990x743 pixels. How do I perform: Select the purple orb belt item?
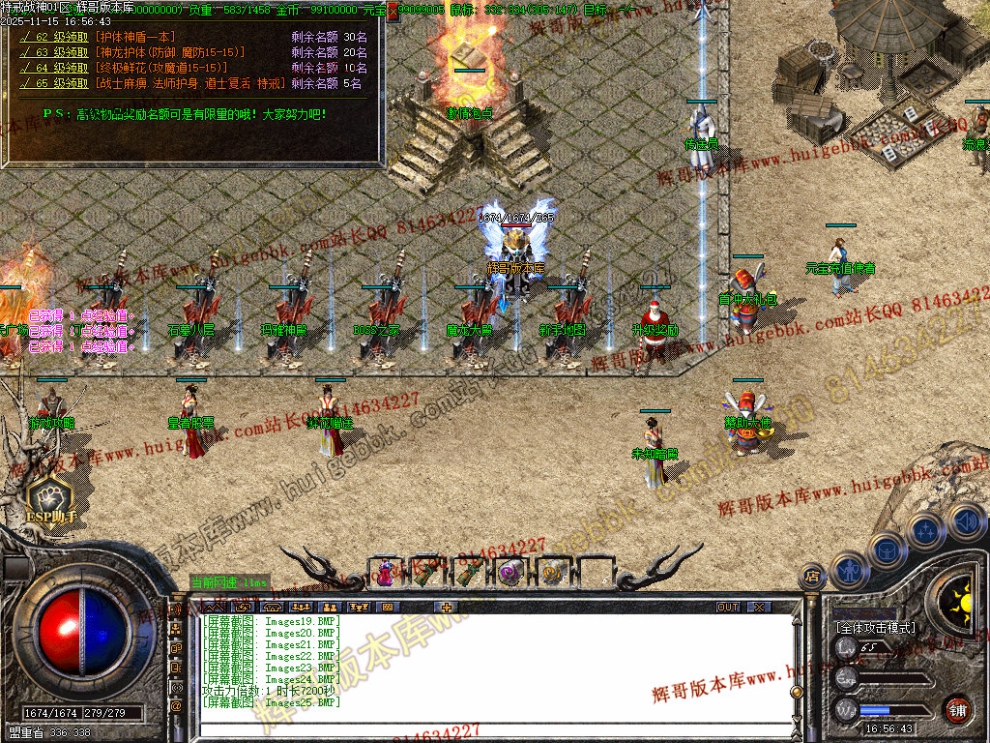(x=509, y=573)
